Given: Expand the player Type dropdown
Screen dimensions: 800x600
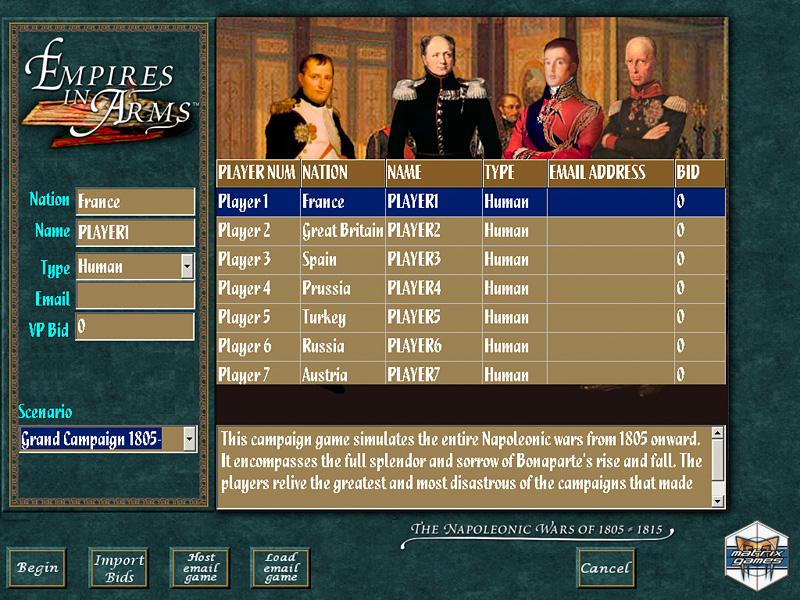Looking at the screenshot, I should [187, 267].
